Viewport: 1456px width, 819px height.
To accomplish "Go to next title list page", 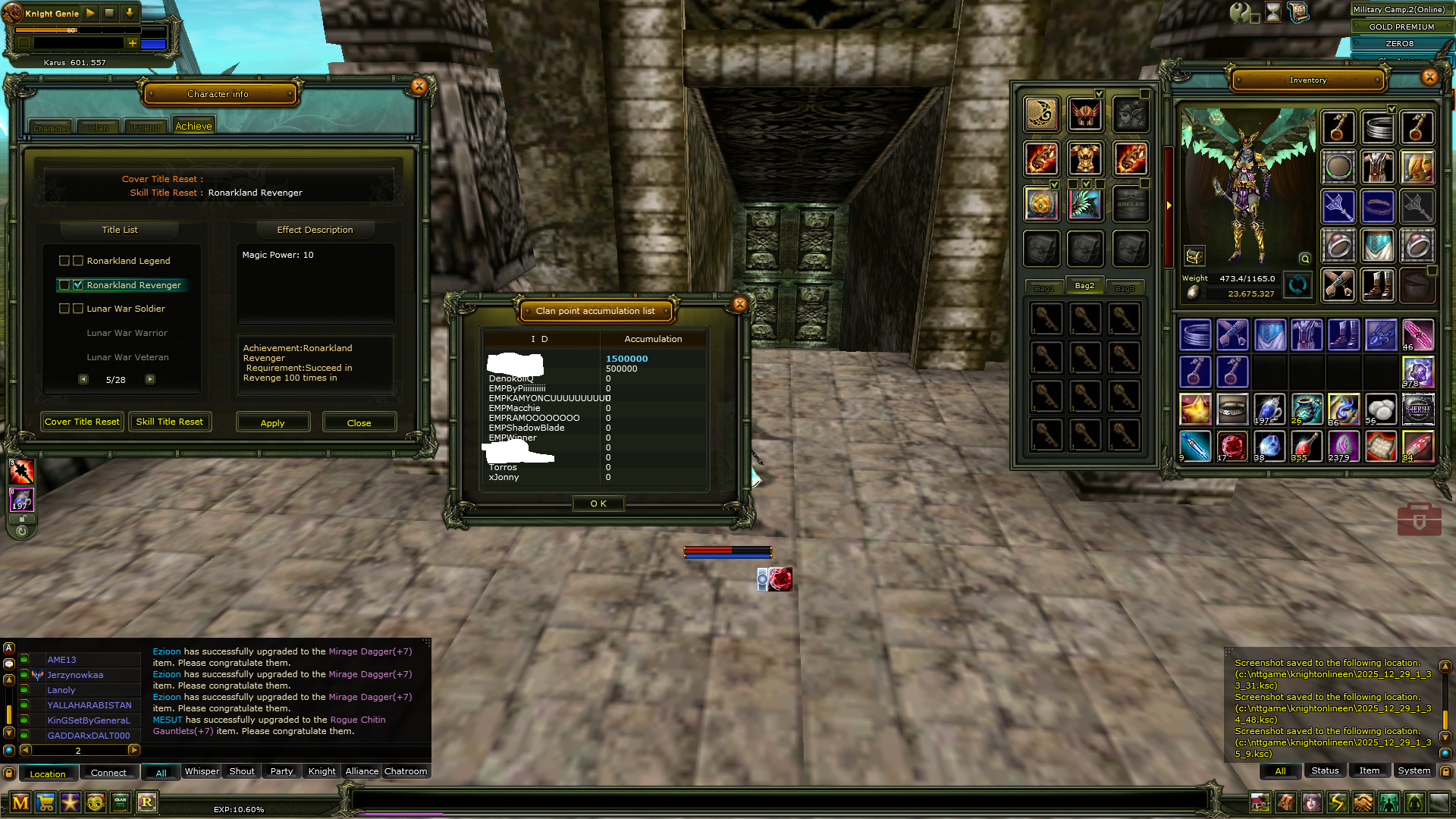I will pyautogui.click(x=150, y=379).
